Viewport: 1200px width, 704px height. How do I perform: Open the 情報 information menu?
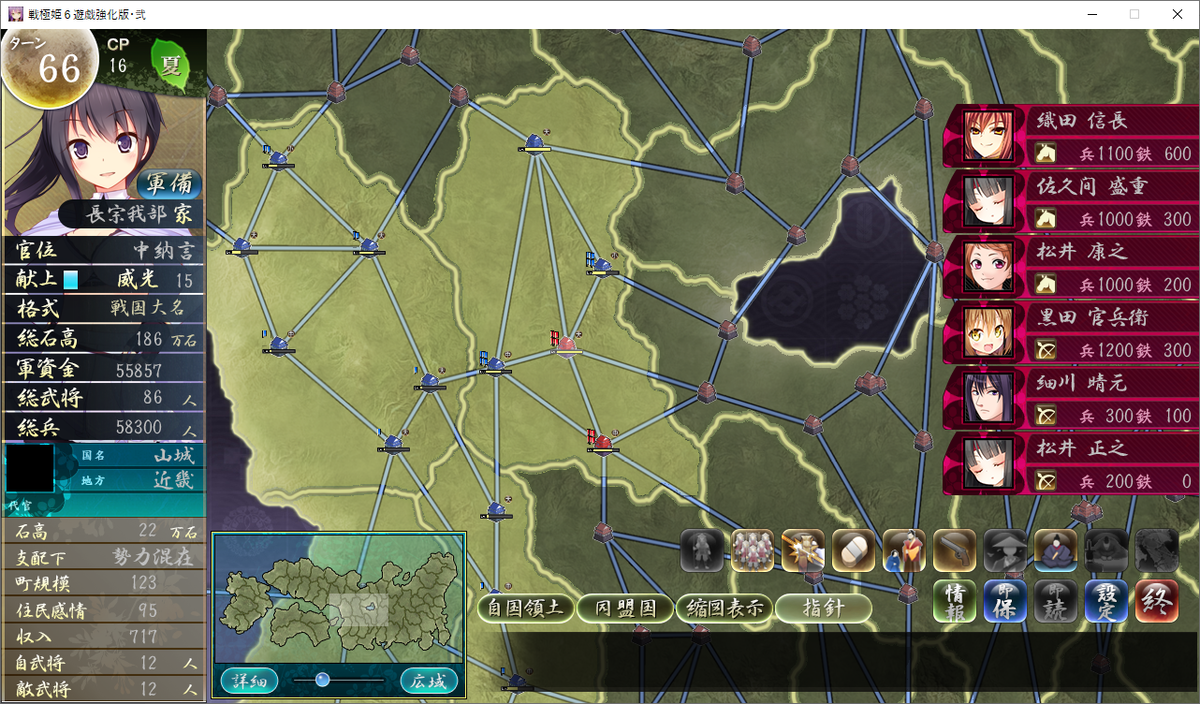click(955, 602)
